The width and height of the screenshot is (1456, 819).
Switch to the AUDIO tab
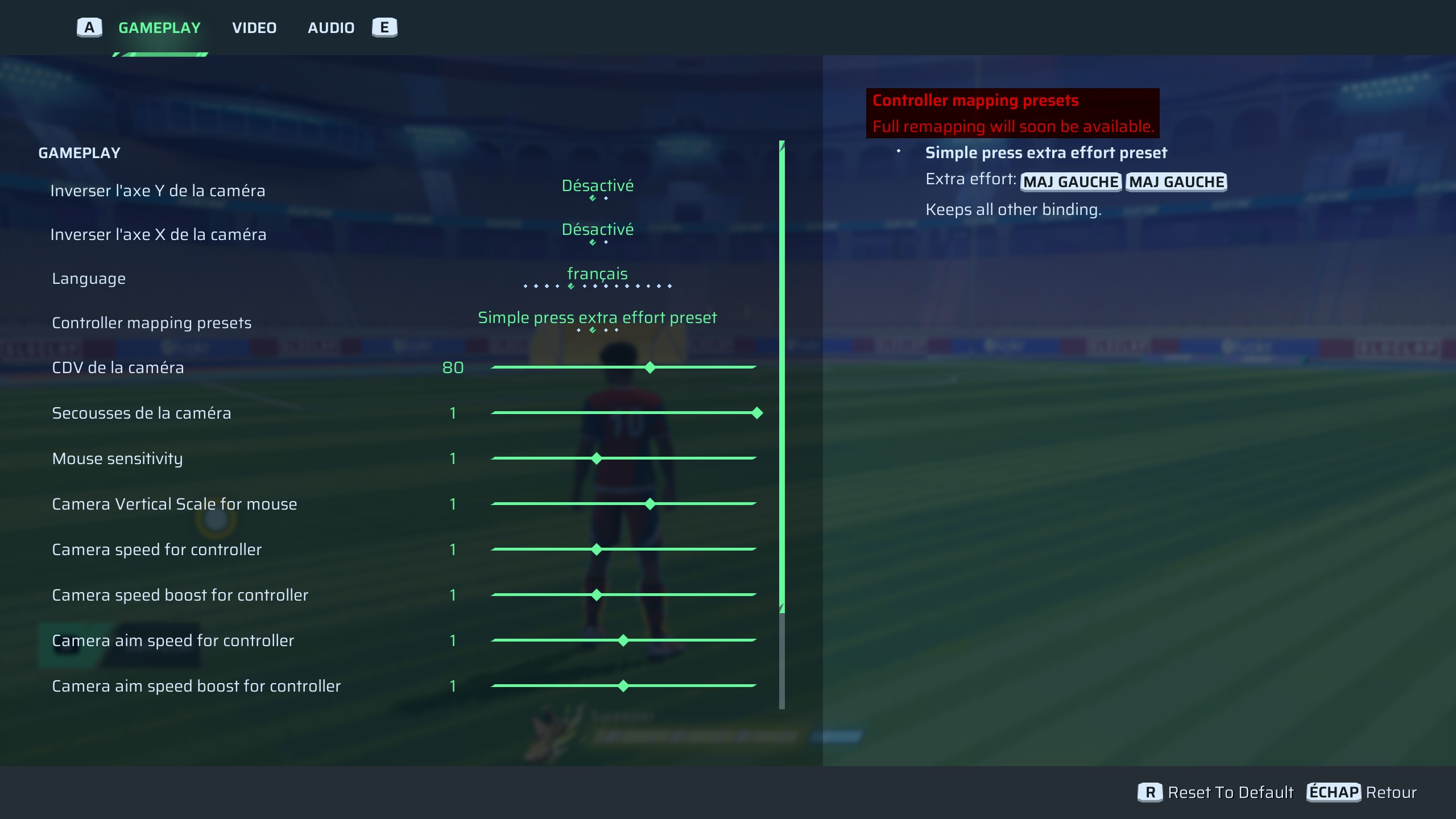[x=331, y=27]
